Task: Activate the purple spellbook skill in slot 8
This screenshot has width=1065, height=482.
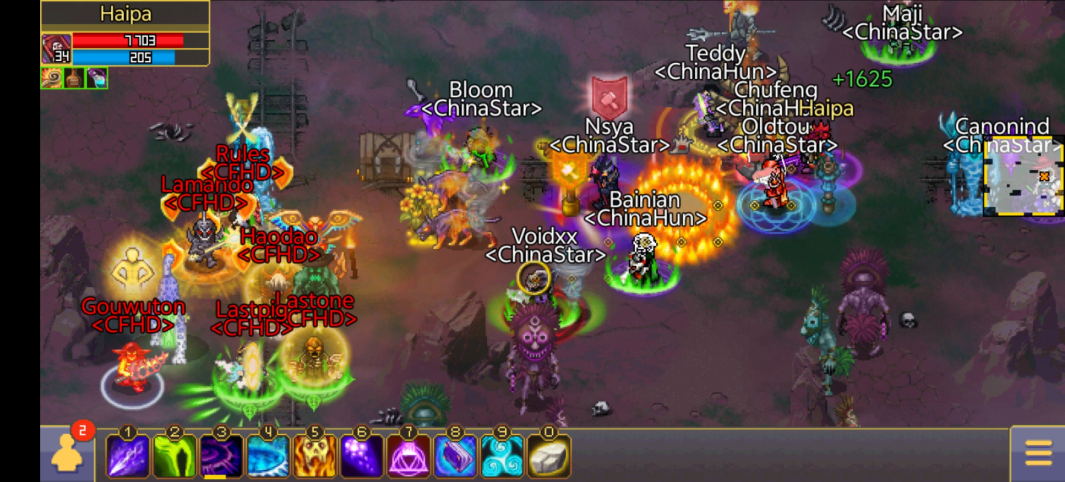Action: coord(456,456)
